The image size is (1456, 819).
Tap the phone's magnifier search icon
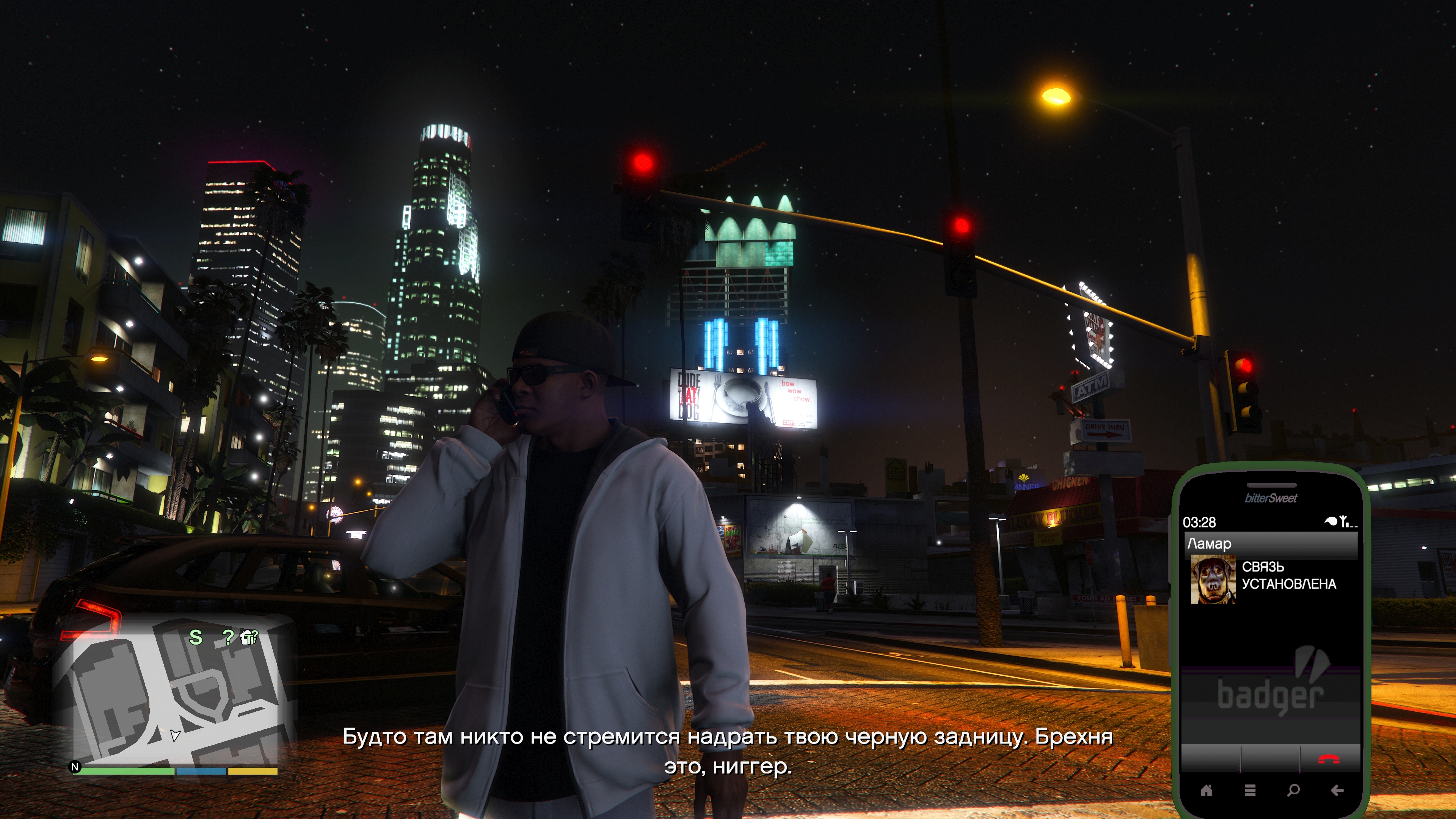(x=1293, y=790)
